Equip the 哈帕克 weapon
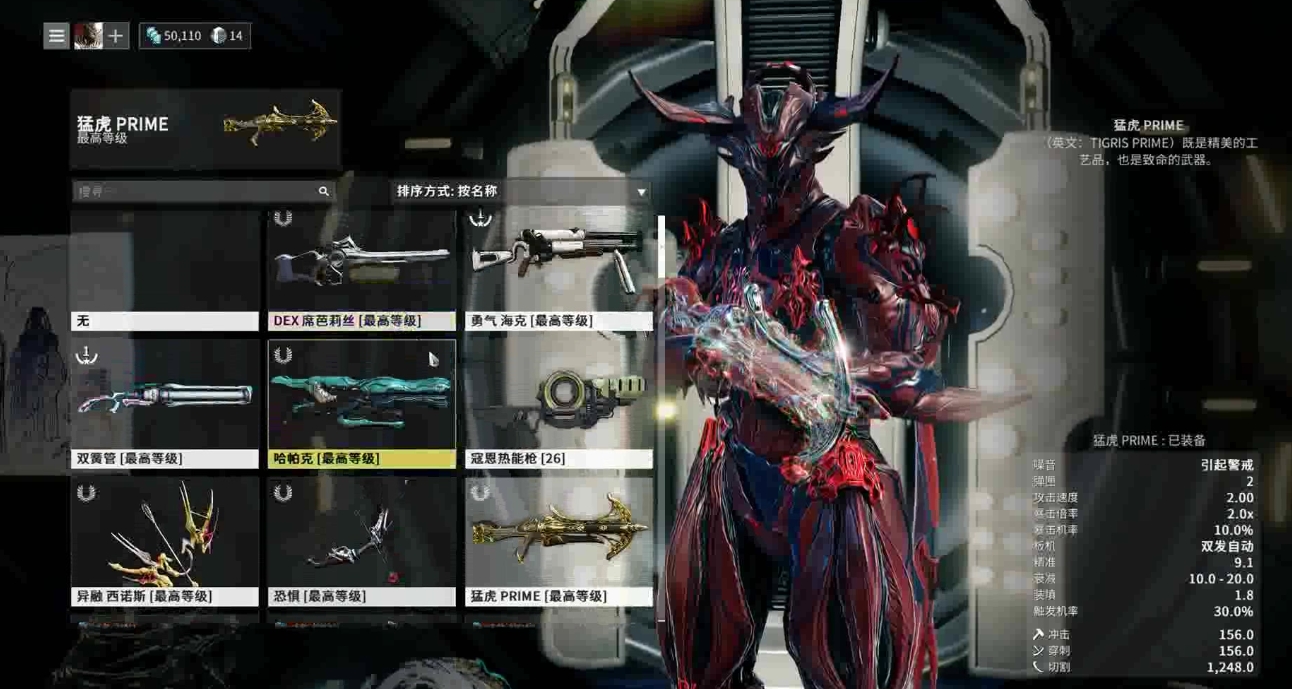The height and width of the screenshot is (689, 1292). pos(361,404)
